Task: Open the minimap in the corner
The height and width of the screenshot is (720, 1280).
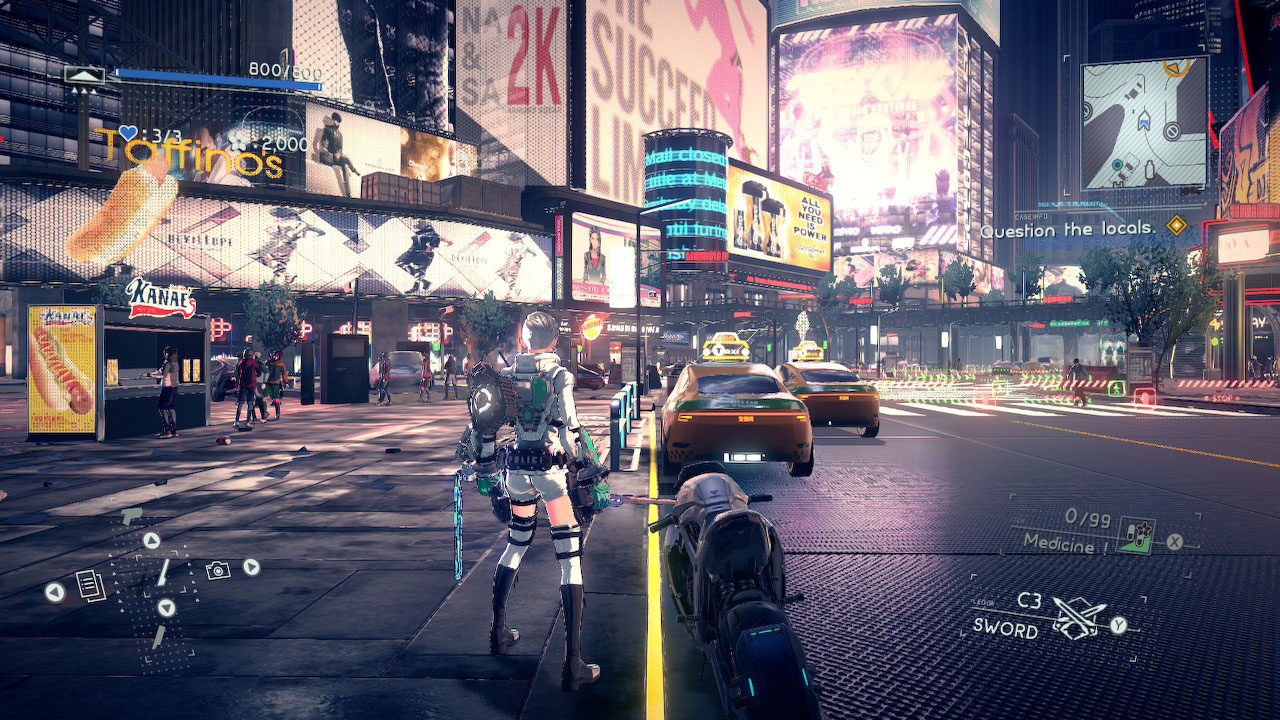Action: [x=1145, y=124]
